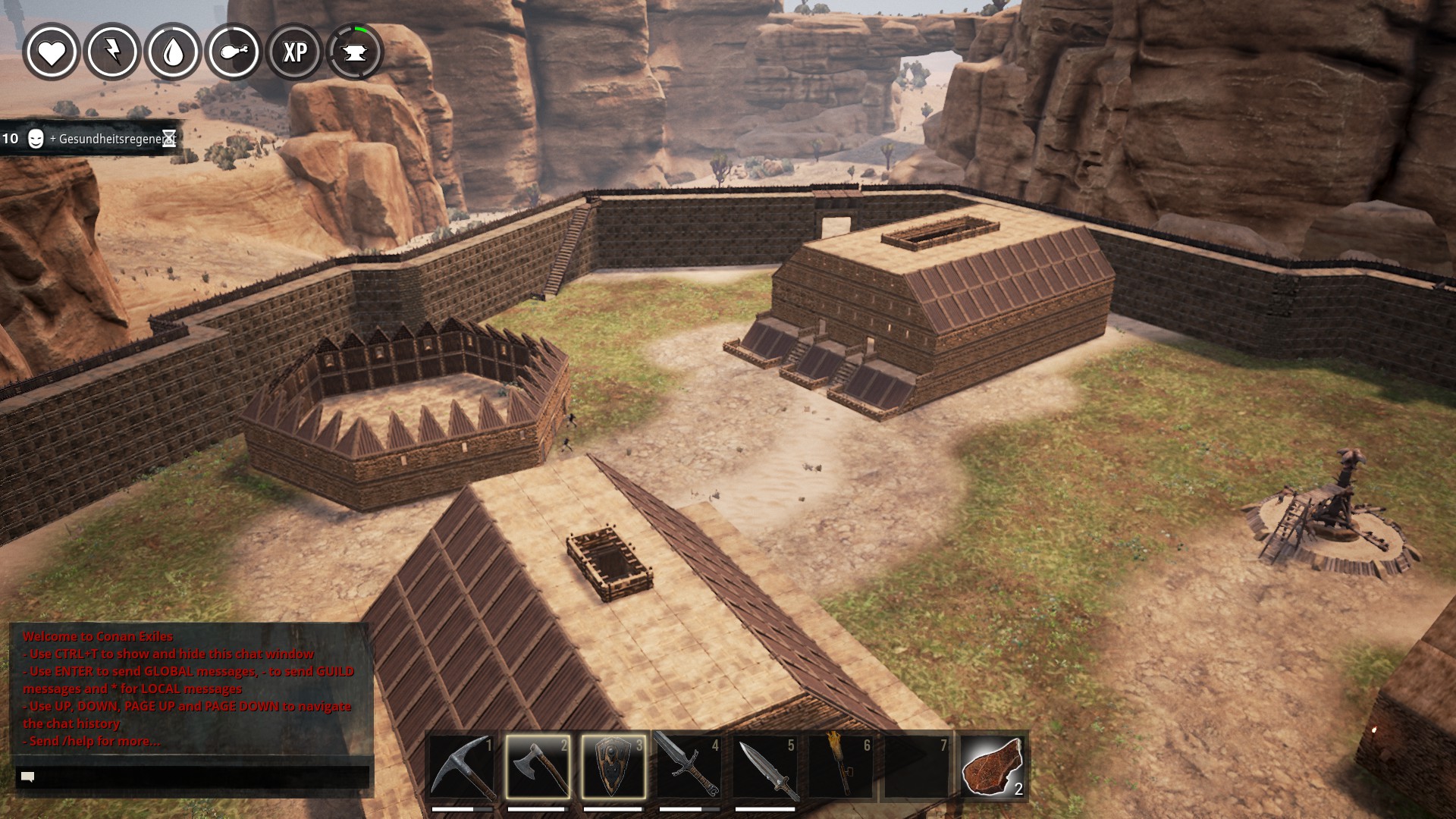The height and width of the screenshot is (819, 1456).
Task: Select the water drop thirst icon
Action: tap(173, 52)
